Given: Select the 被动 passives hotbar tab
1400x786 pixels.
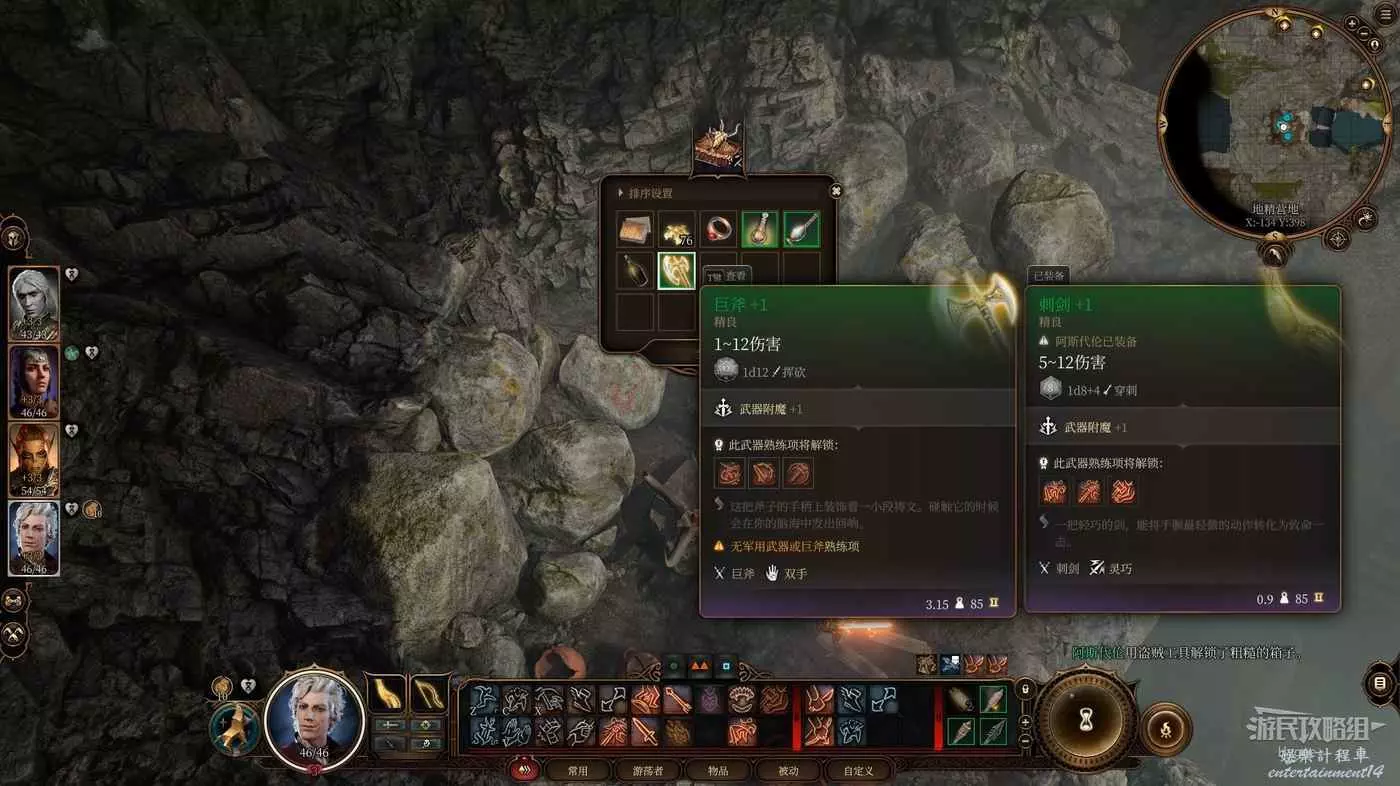Looking at the screenshot, I should (788, 770).
